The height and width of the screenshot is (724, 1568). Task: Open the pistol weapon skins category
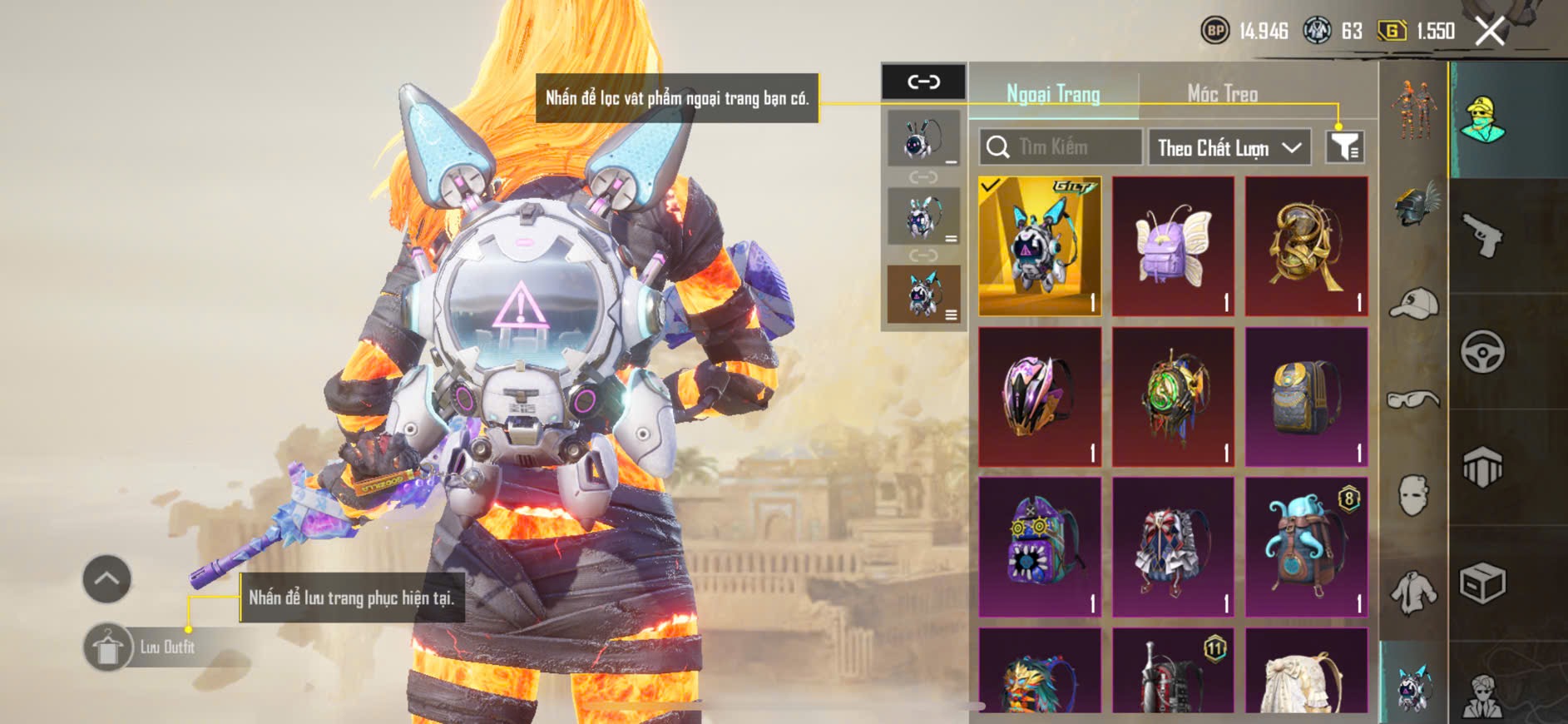click(1482, 236)
